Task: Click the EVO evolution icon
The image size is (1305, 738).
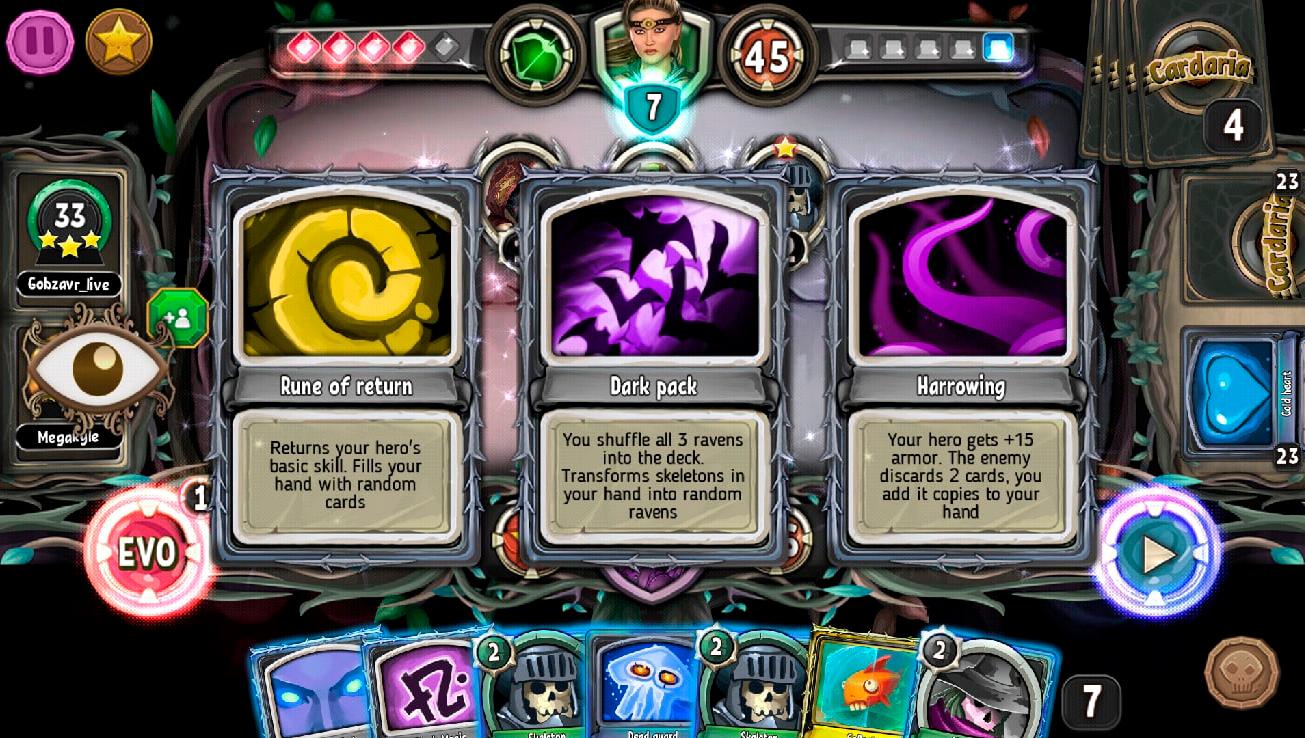Action: 148,551
